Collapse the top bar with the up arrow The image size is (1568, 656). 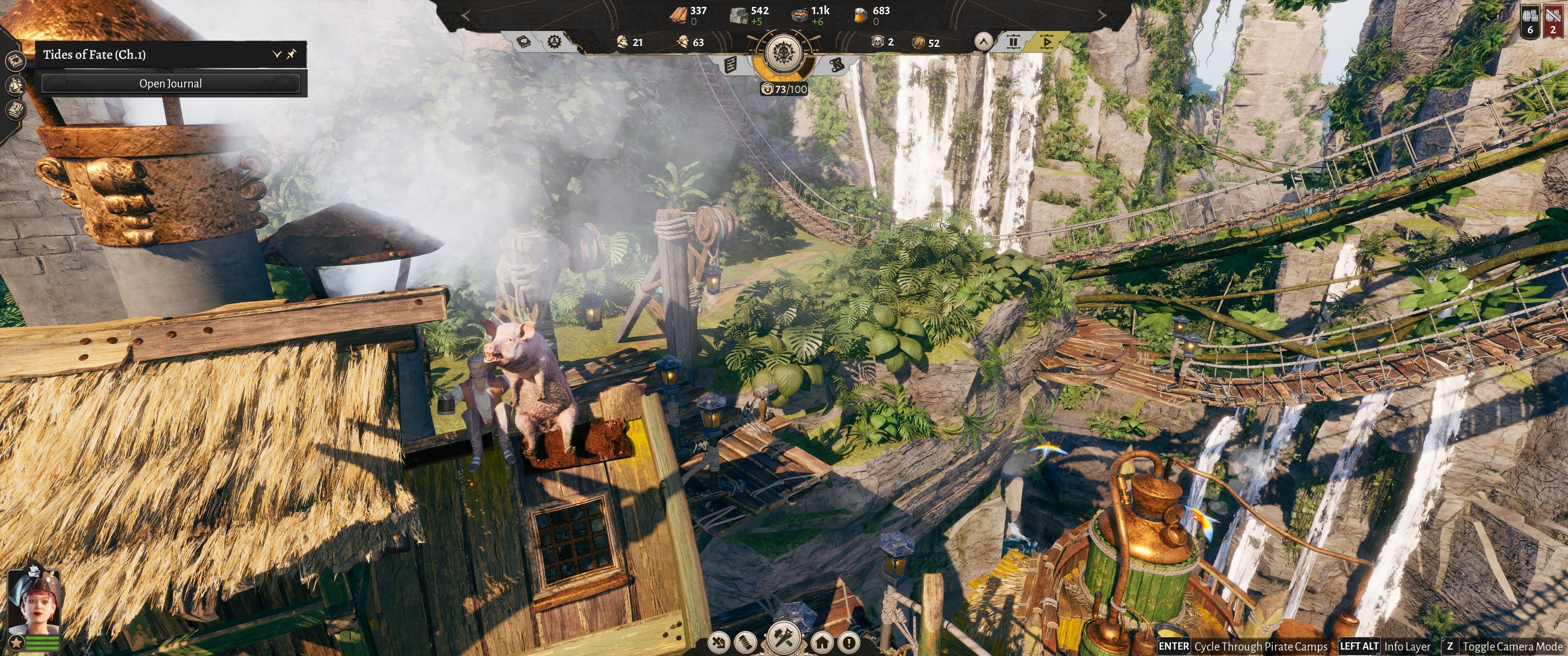983,41
